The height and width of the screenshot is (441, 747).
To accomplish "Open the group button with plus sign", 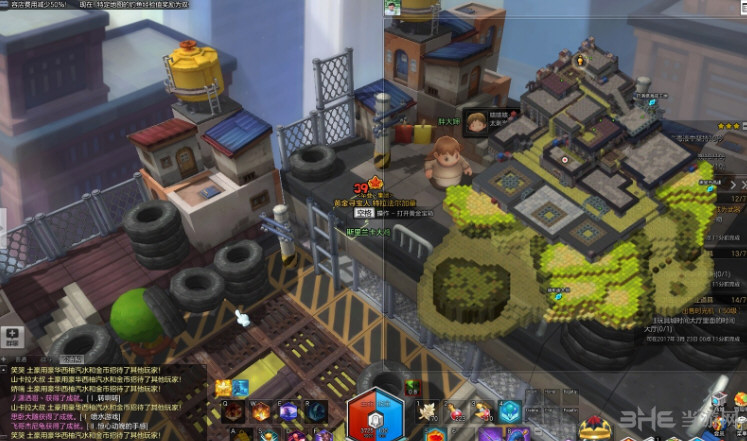I will click(12, 336).
